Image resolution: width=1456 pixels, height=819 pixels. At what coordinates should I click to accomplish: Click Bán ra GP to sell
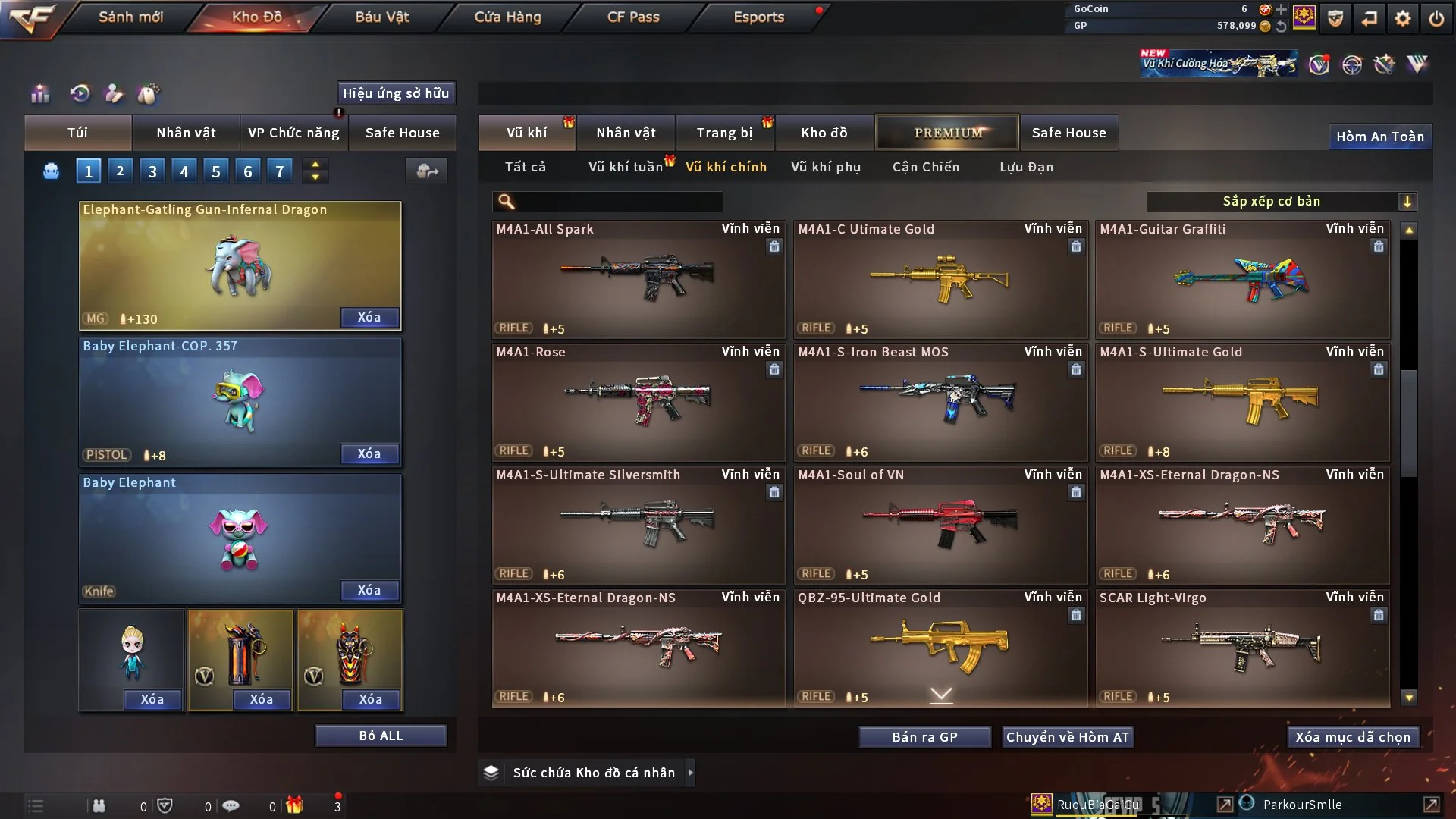(924, 737)
